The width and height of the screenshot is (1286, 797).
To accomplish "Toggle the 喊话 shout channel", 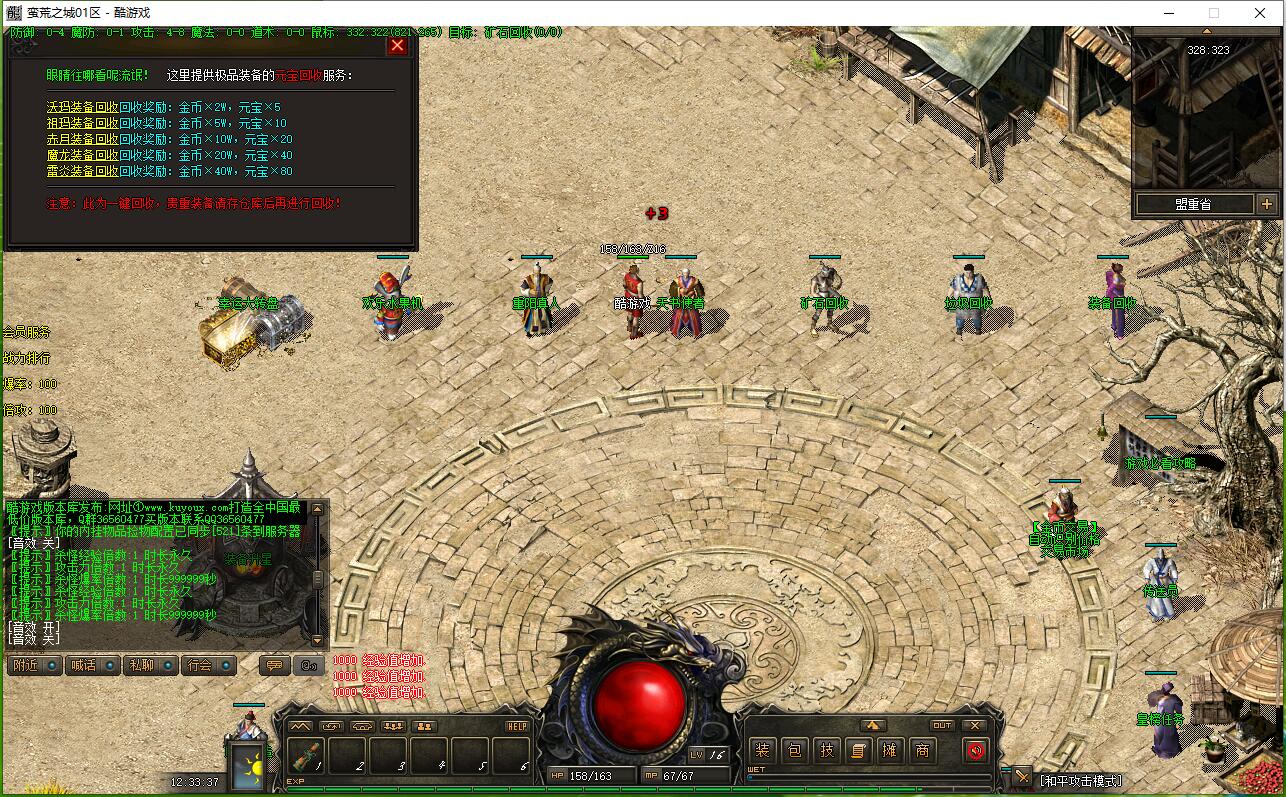I will pyautogui.click(x=93, y=665).
